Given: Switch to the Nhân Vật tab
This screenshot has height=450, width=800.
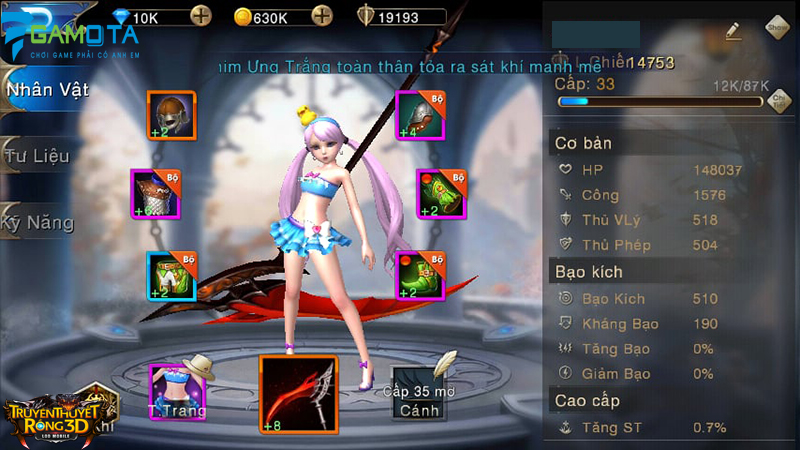Looking at the screenshot, I should click(48, 90).
